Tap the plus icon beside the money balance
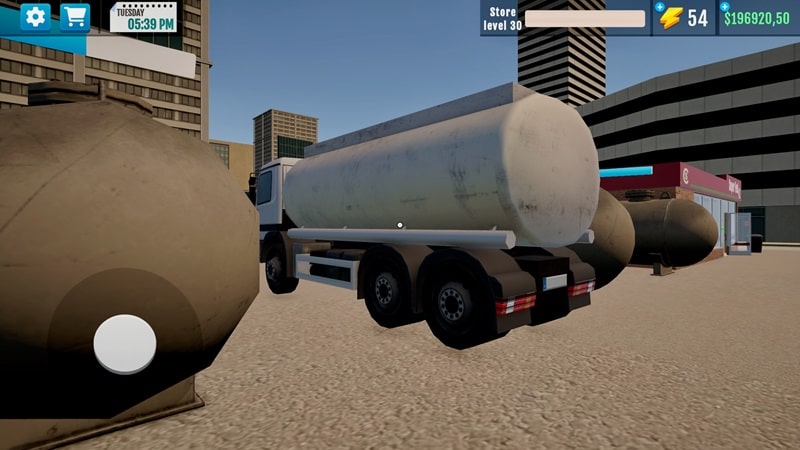The height and width of the screenshot is (450, 800). (725, 6)
